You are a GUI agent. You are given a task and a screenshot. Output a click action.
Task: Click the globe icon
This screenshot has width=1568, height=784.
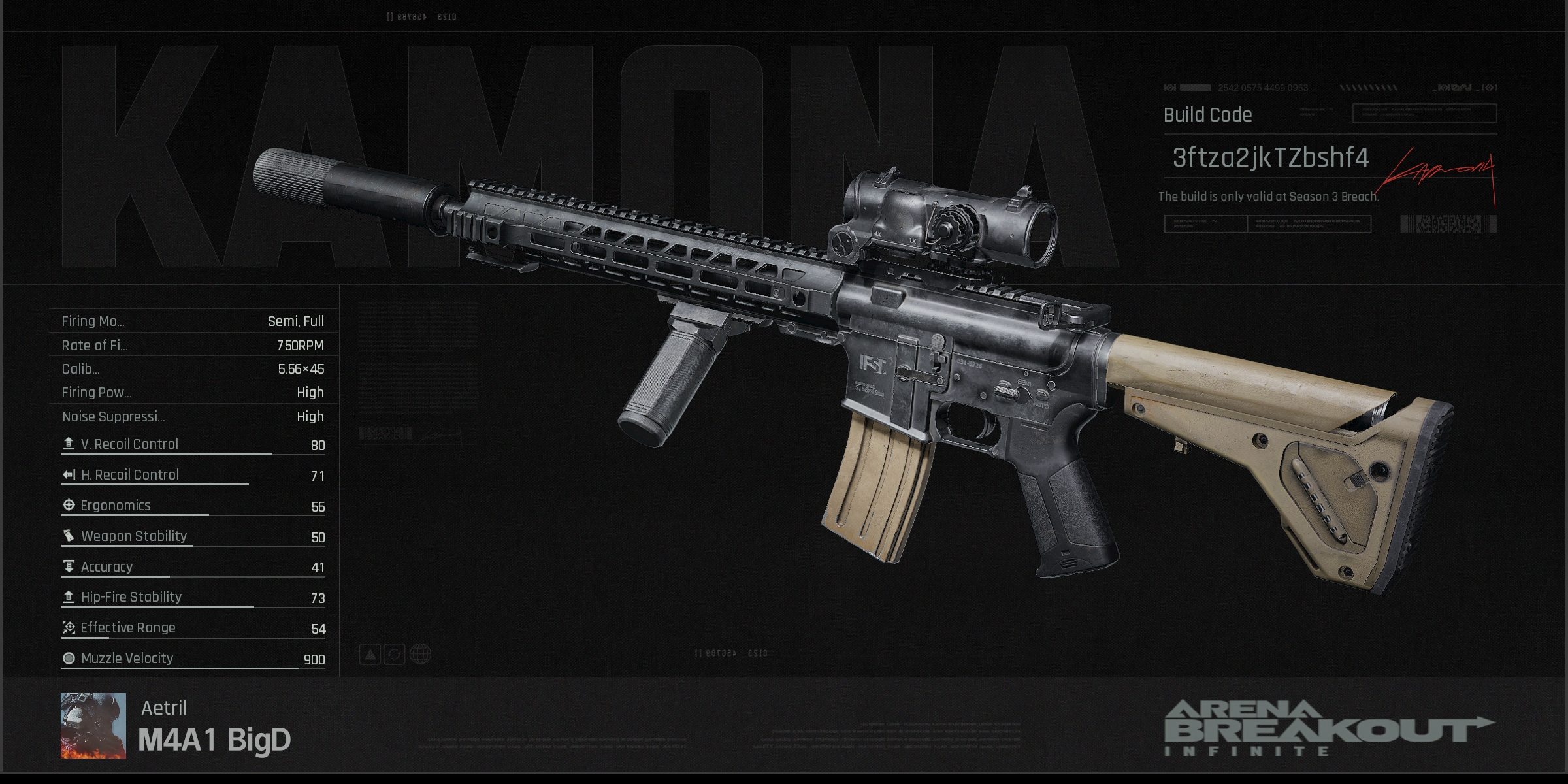420,654
